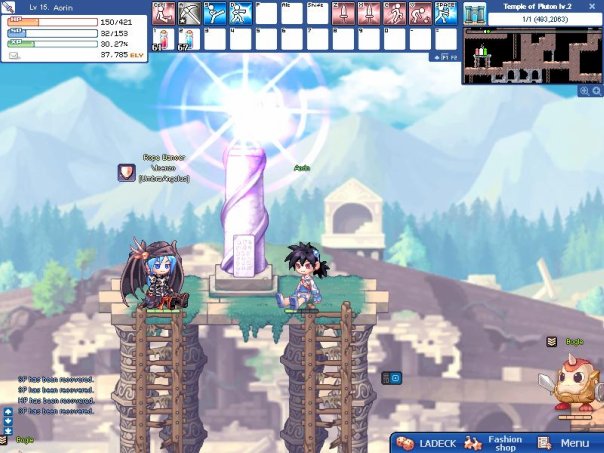Use the red potion in the hotbar
The width and height of the screenshot is (604, 453).
162,38
